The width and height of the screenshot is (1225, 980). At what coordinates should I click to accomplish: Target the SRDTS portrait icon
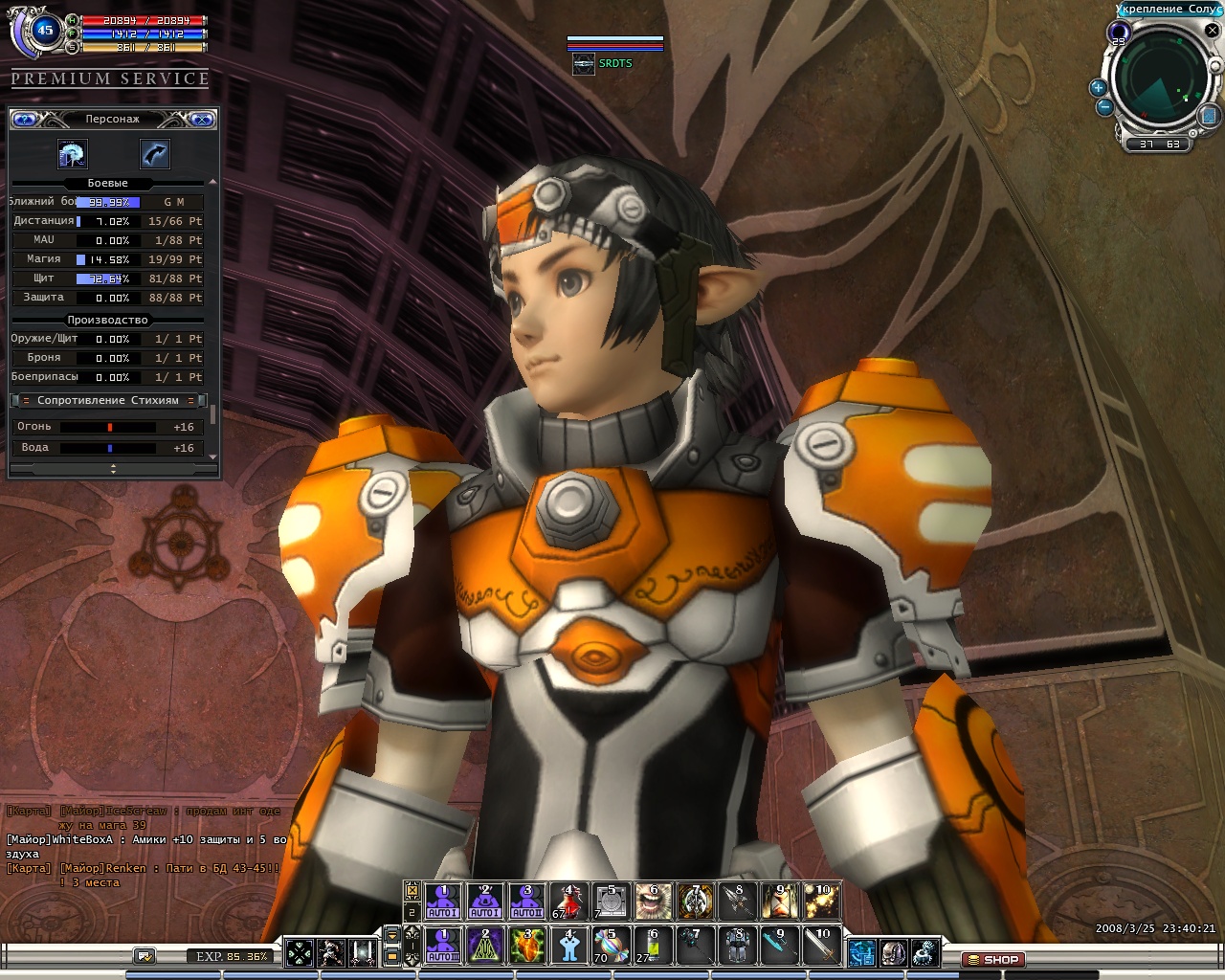point(584,64)
